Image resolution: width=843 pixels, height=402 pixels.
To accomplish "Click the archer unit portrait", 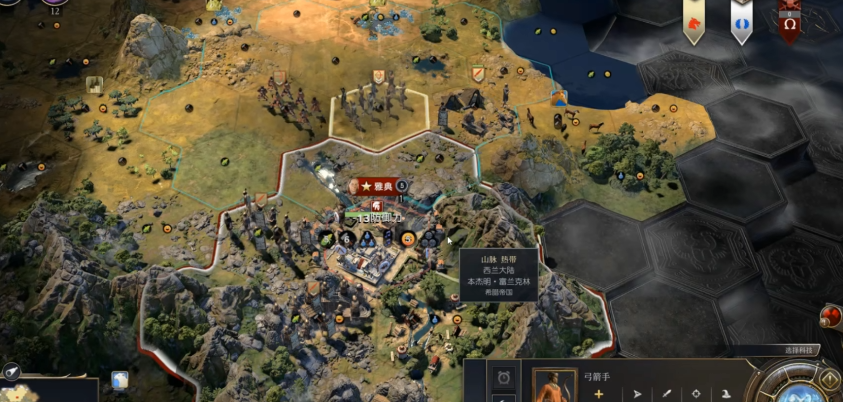I will click(x=553, y=387).
